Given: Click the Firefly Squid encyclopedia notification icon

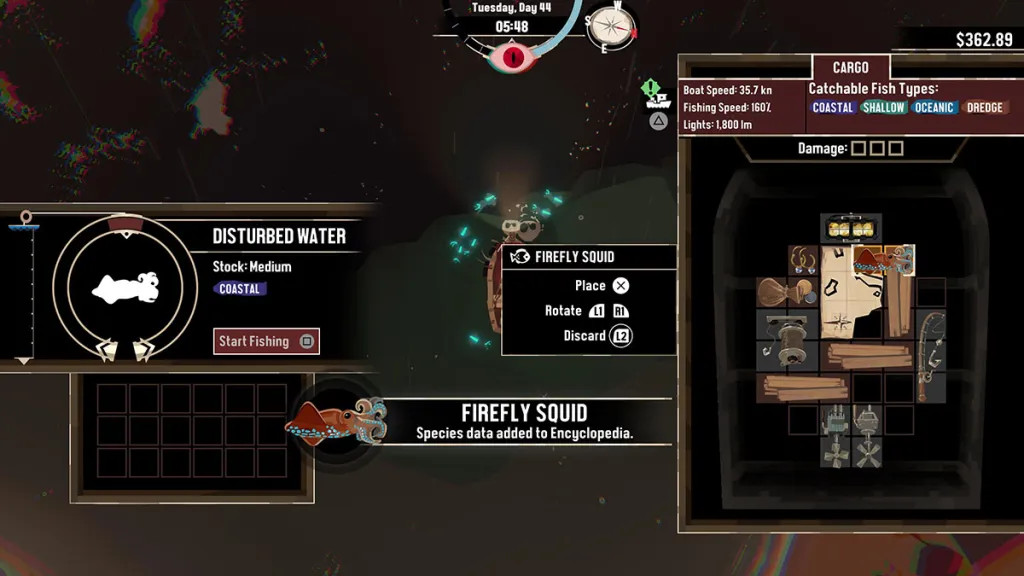Looking at the screenshot, I should [x=334, y=422].
